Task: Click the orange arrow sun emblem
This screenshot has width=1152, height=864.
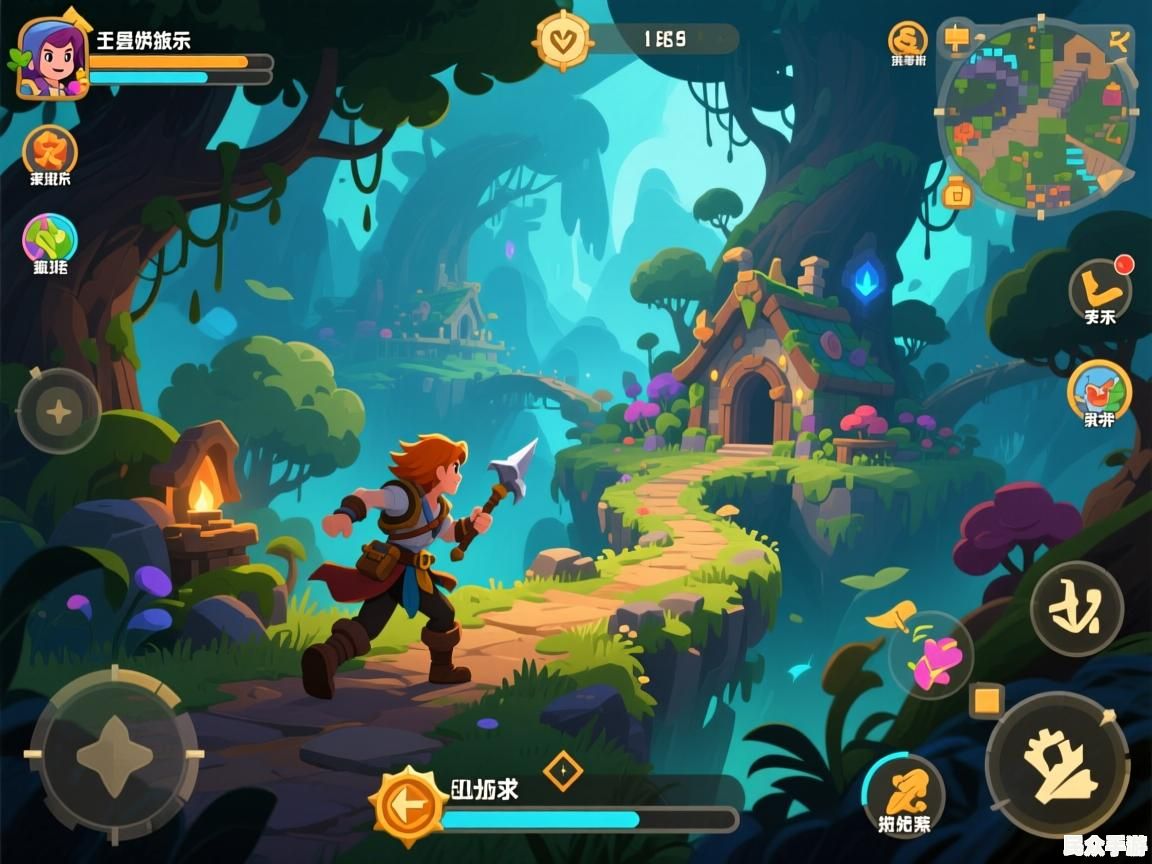Action: 407,803
